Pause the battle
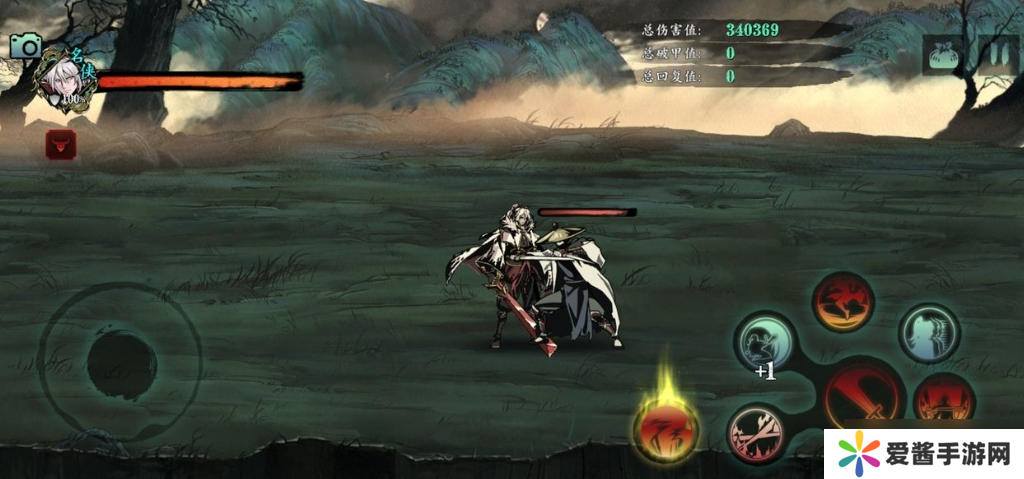The width and height of the screenshot is (1024, 479). [x=997, y=55]
